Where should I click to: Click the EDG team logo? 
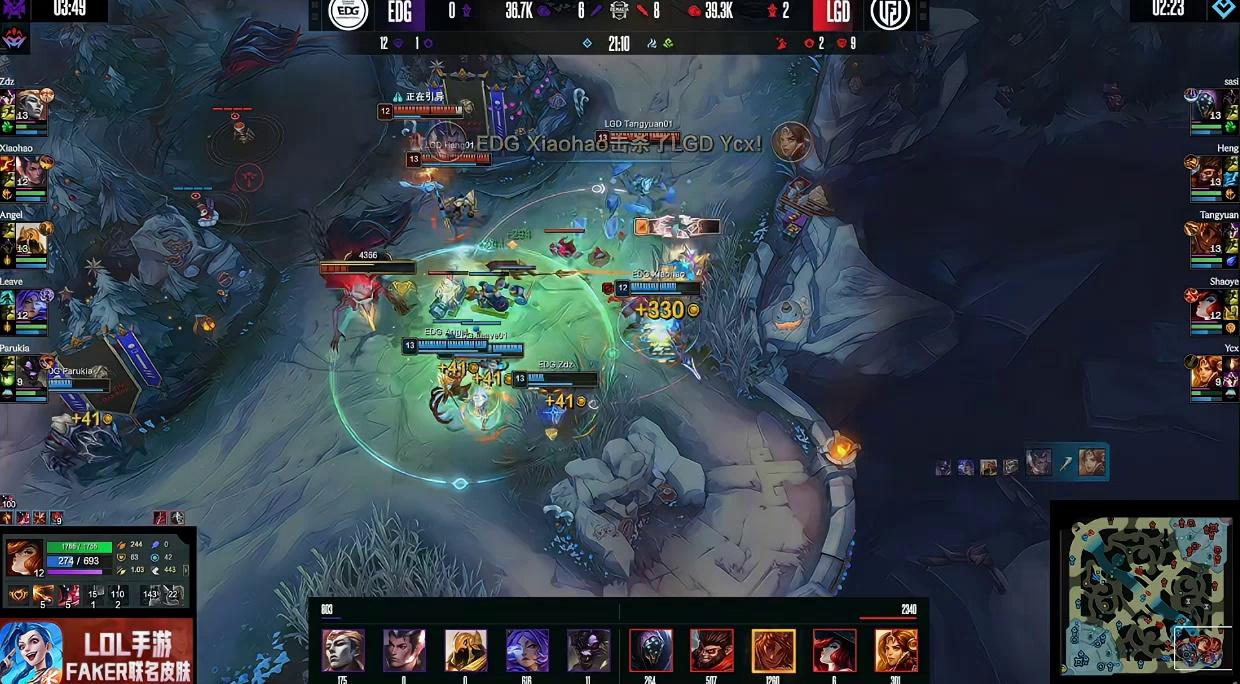pos(349,13)
